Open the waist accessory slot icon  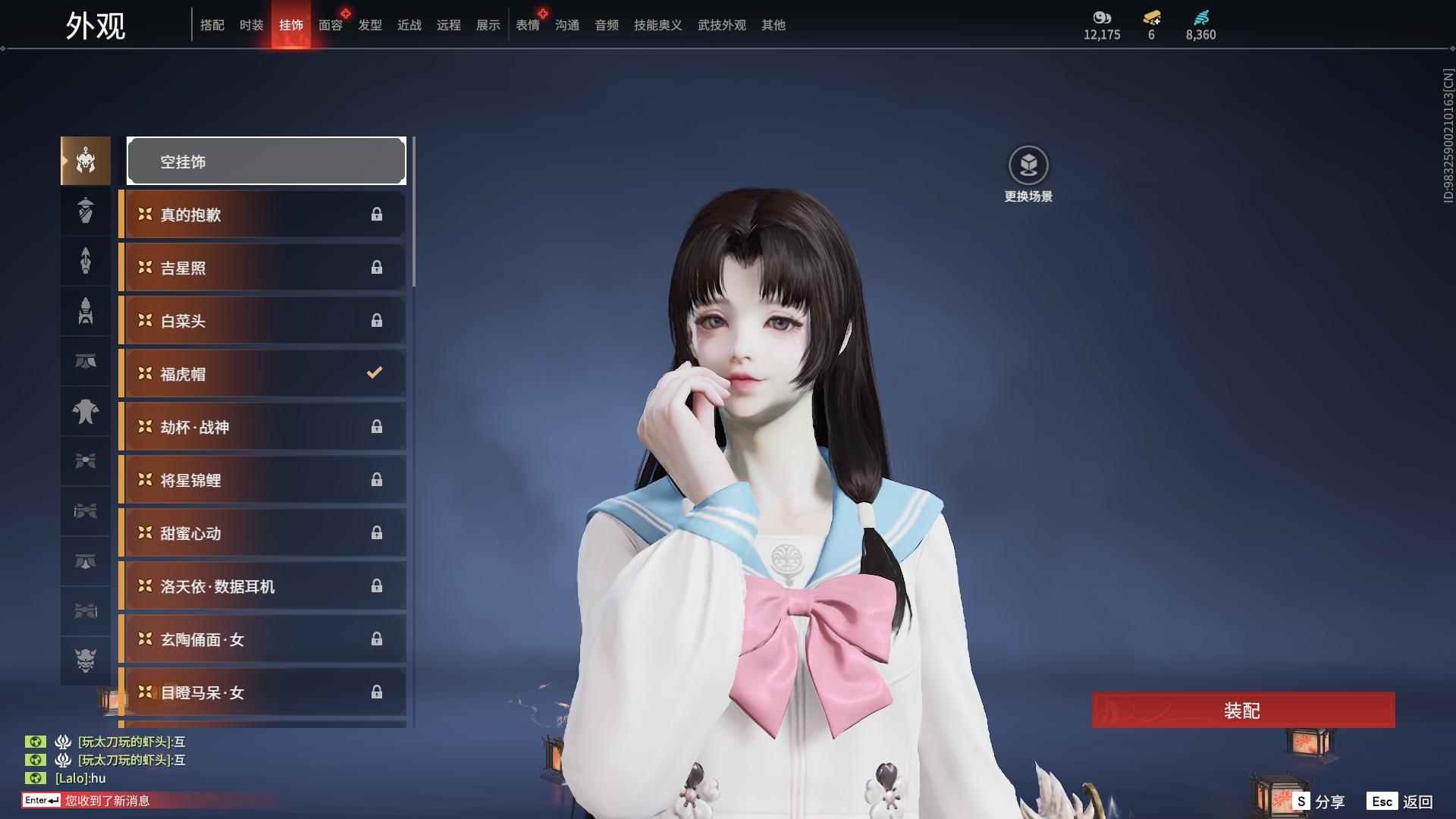(x=86, y=362)
